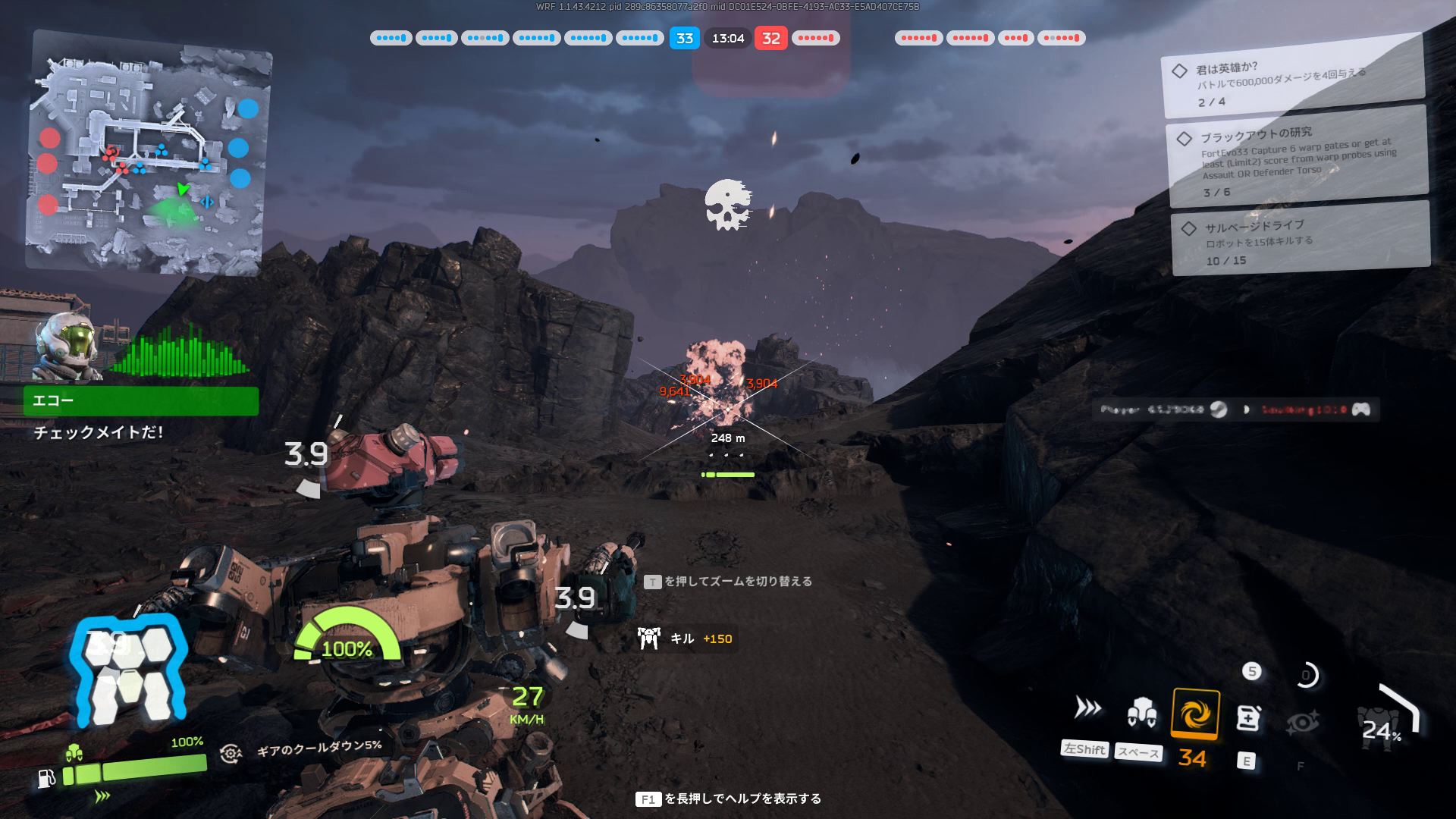Viewport: 1456px width, 819px height.
Task: Open the 君は英雄か? challenge tracker
Action: pyautogui.click(x=1292, y=84)
